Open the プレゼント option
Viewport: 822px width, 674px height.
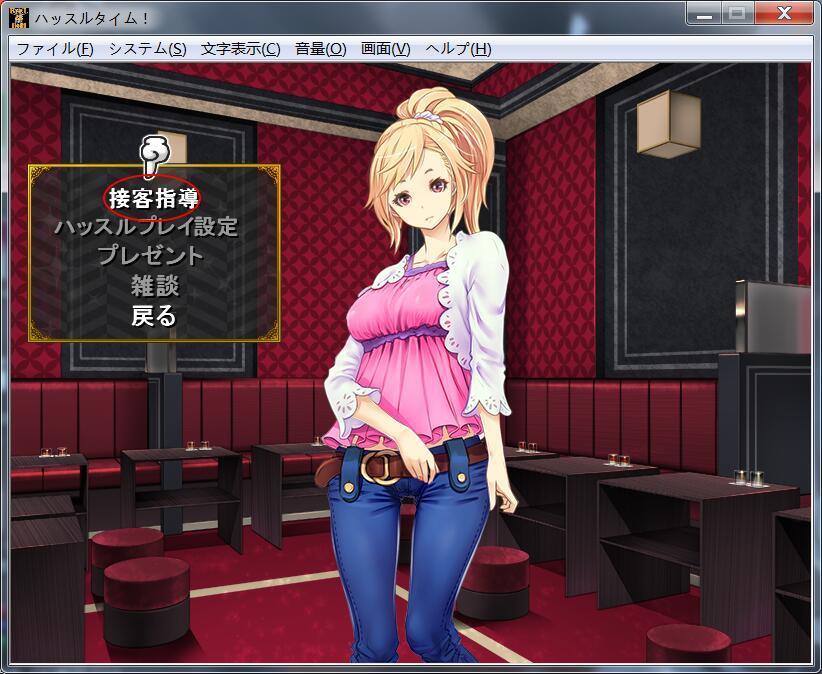point(150,255)
